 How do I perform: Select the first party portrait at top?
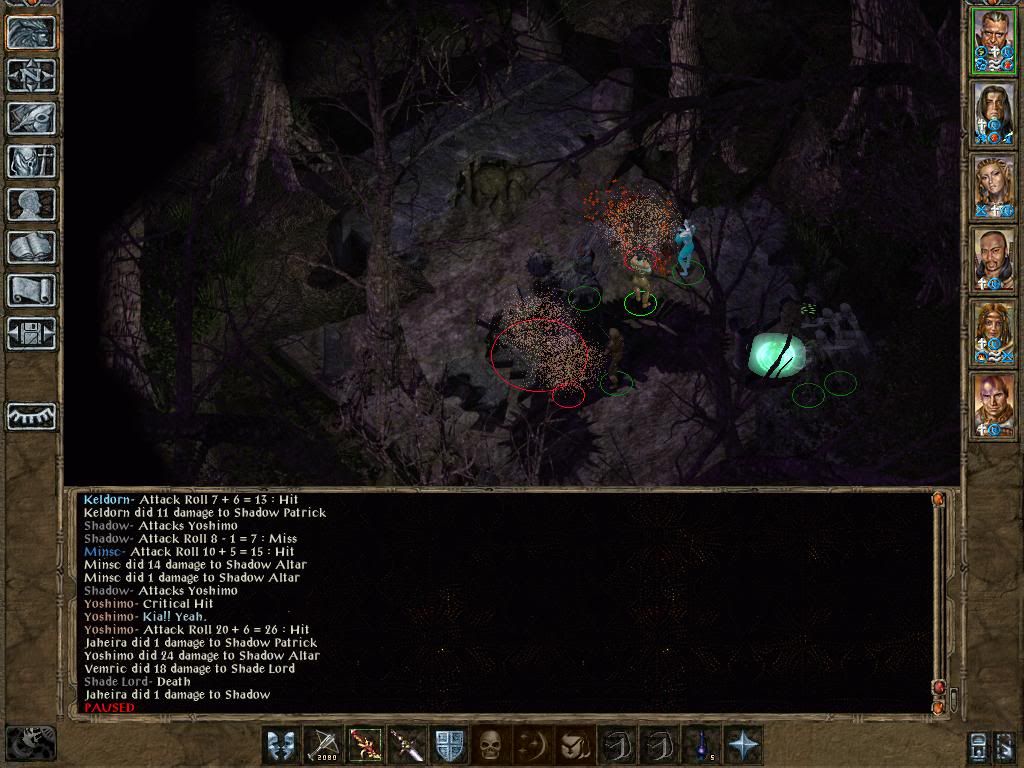(994, 40)
